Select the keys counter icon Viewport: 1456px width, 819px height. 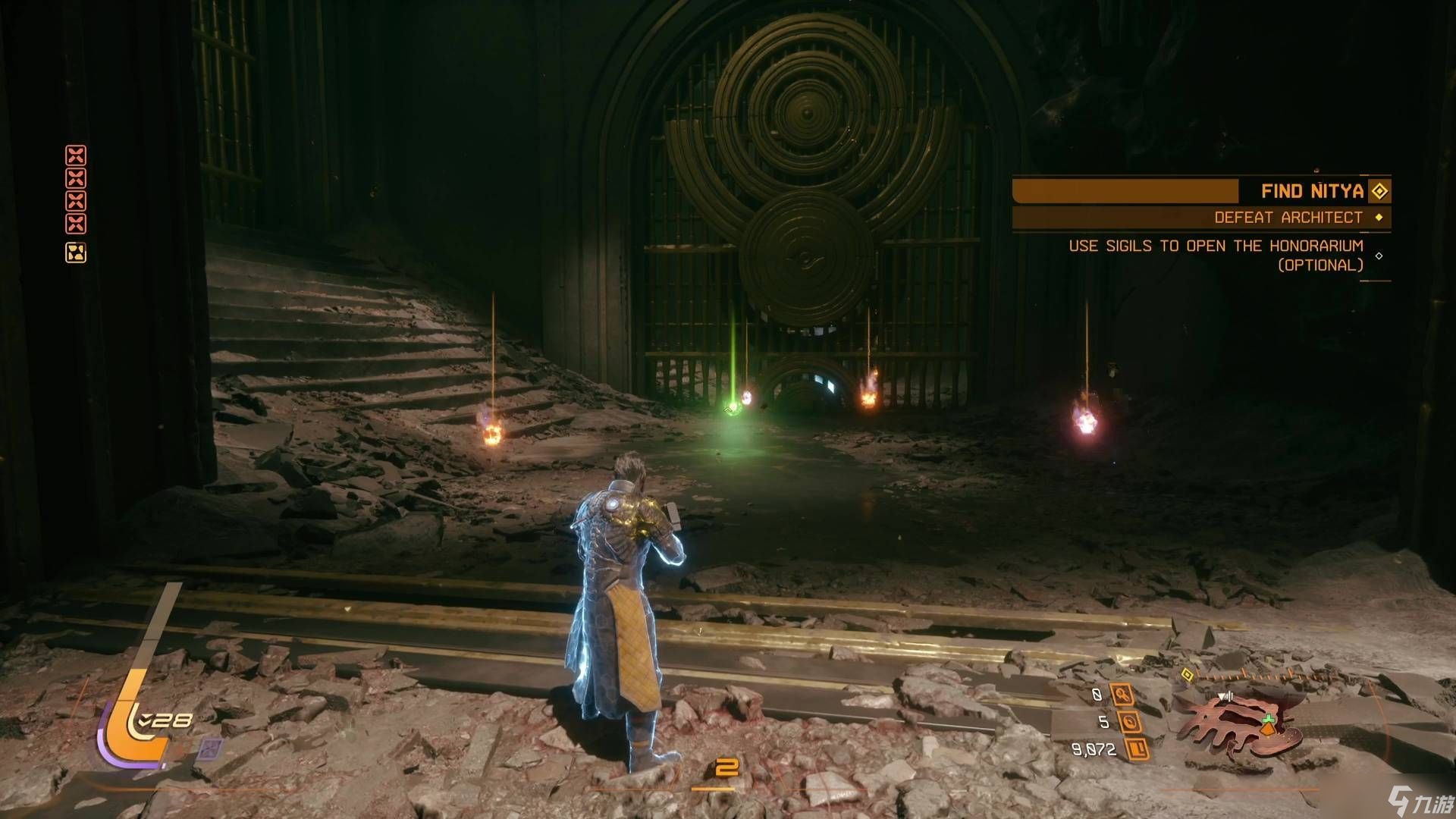coord(1121,695)
